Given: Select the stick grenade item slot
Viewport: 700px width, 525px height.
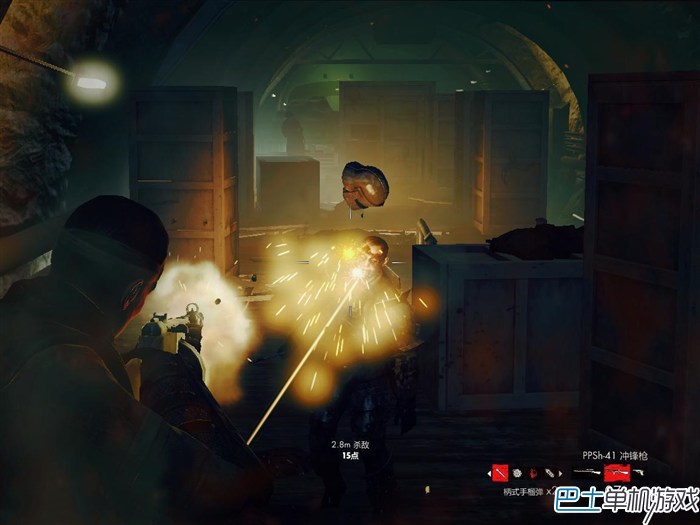Looking at the screenshot, I should coord(500,472).
